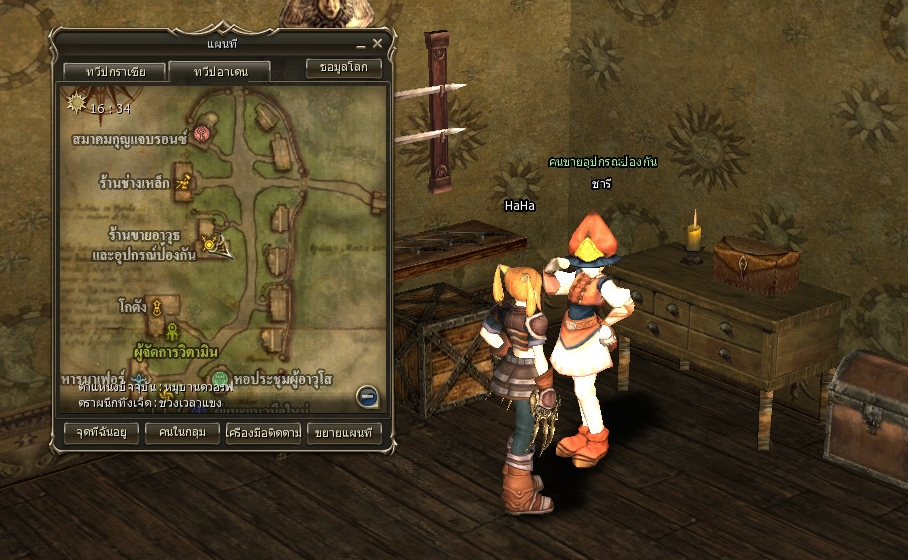Select the green vitamin manager marker
This screenshot has width=908, height=560.
pos(172,329)
